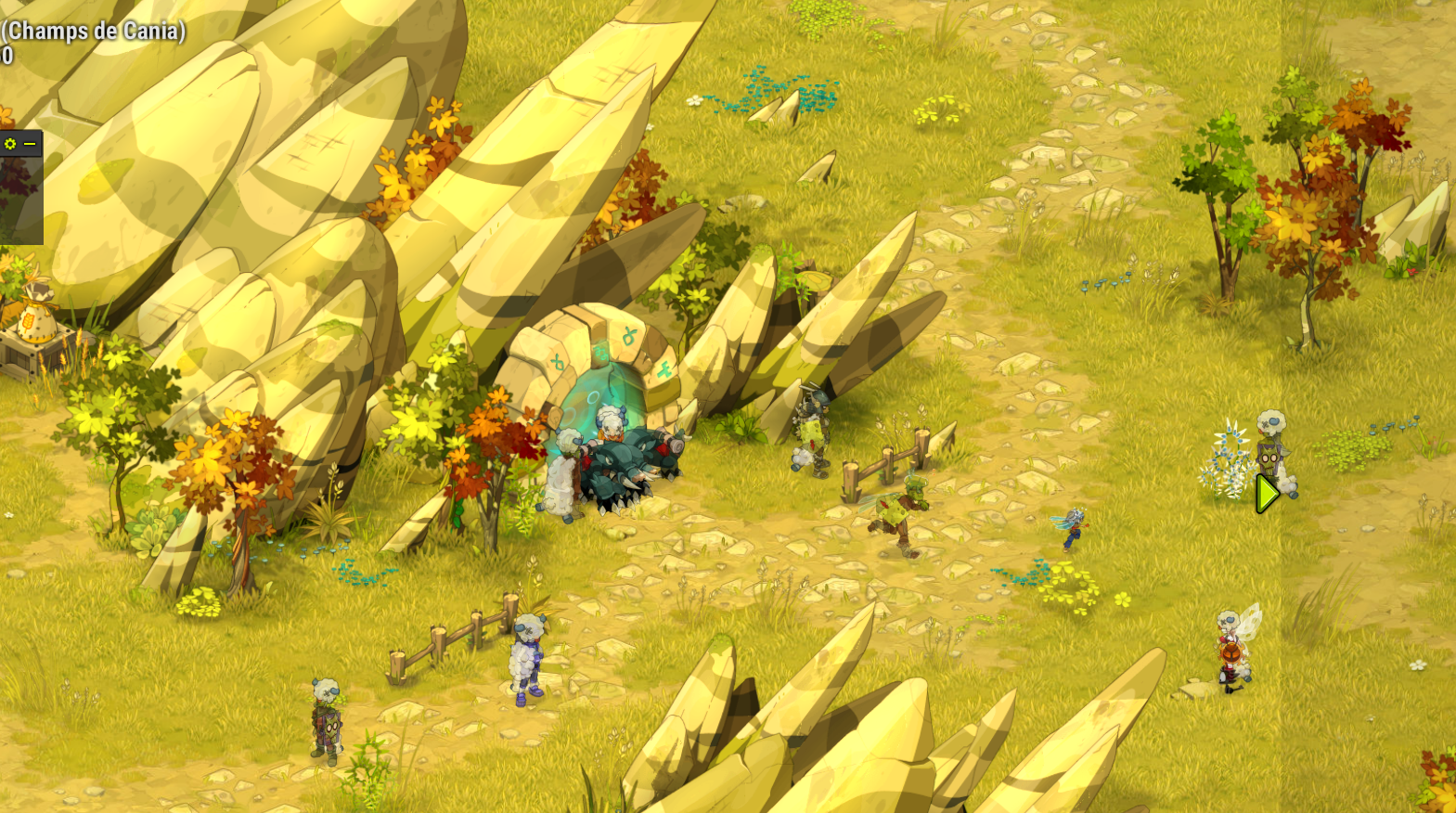The image size is (1456, 813).
Task: Minimize the panel with the minus button
Action: click(30, 144)
